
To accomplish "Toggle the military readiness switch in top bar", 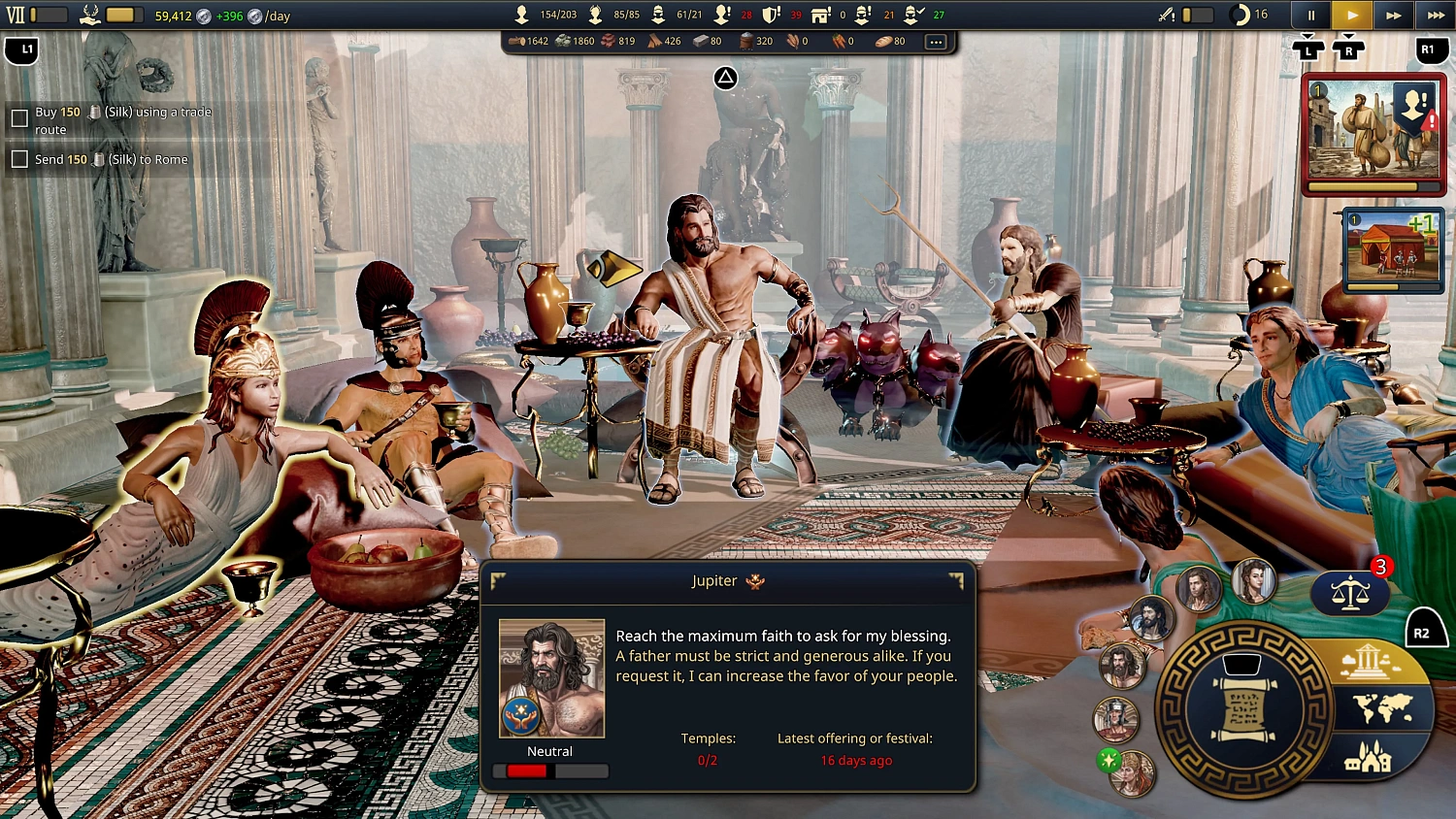I will point(1198,15).
